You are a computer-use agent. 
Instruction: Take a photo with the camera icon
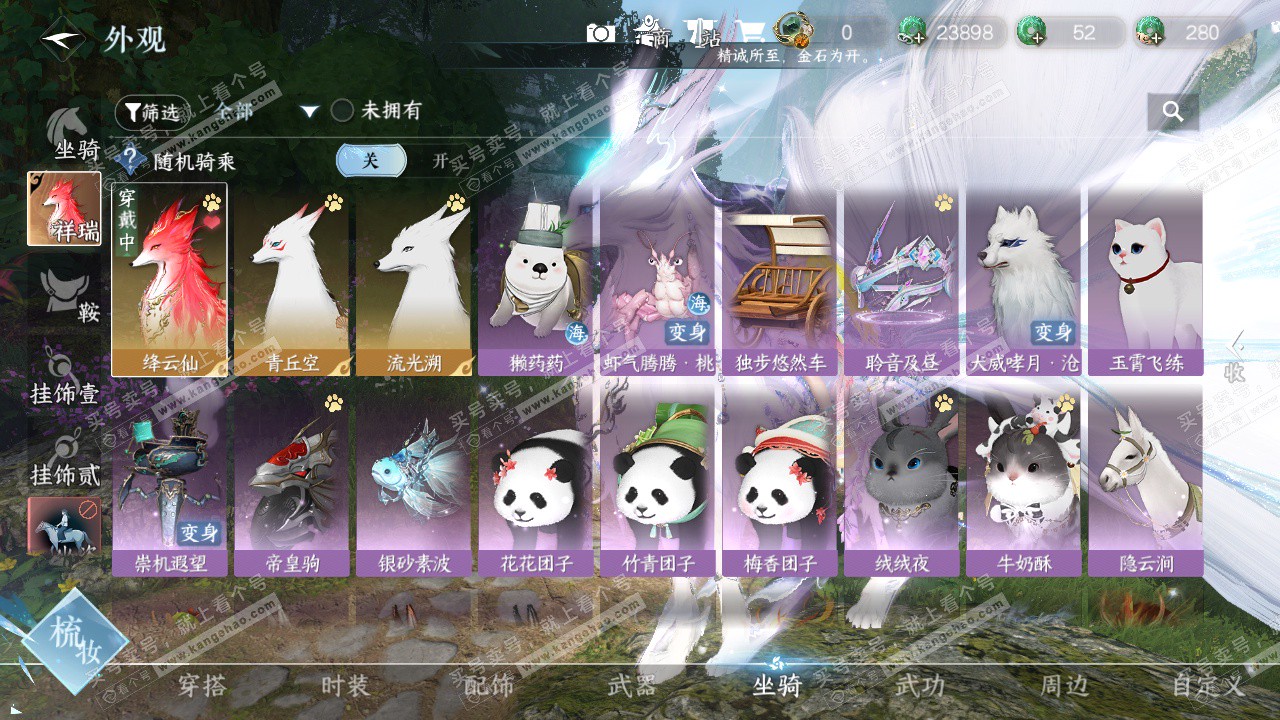pyautogui.click(x=600, y=33)
